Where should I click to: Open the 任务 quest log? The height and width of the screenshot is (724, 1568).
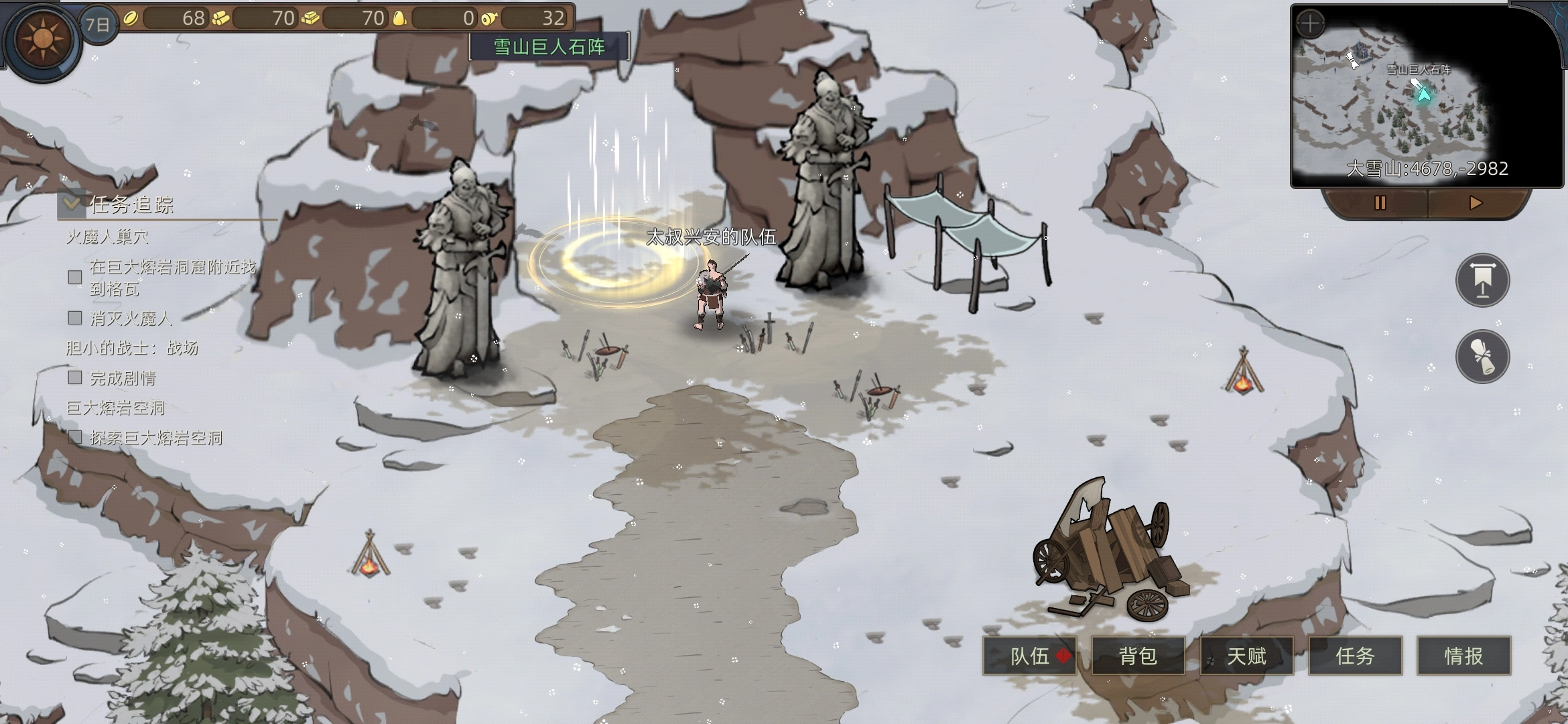pos(1355,656)
